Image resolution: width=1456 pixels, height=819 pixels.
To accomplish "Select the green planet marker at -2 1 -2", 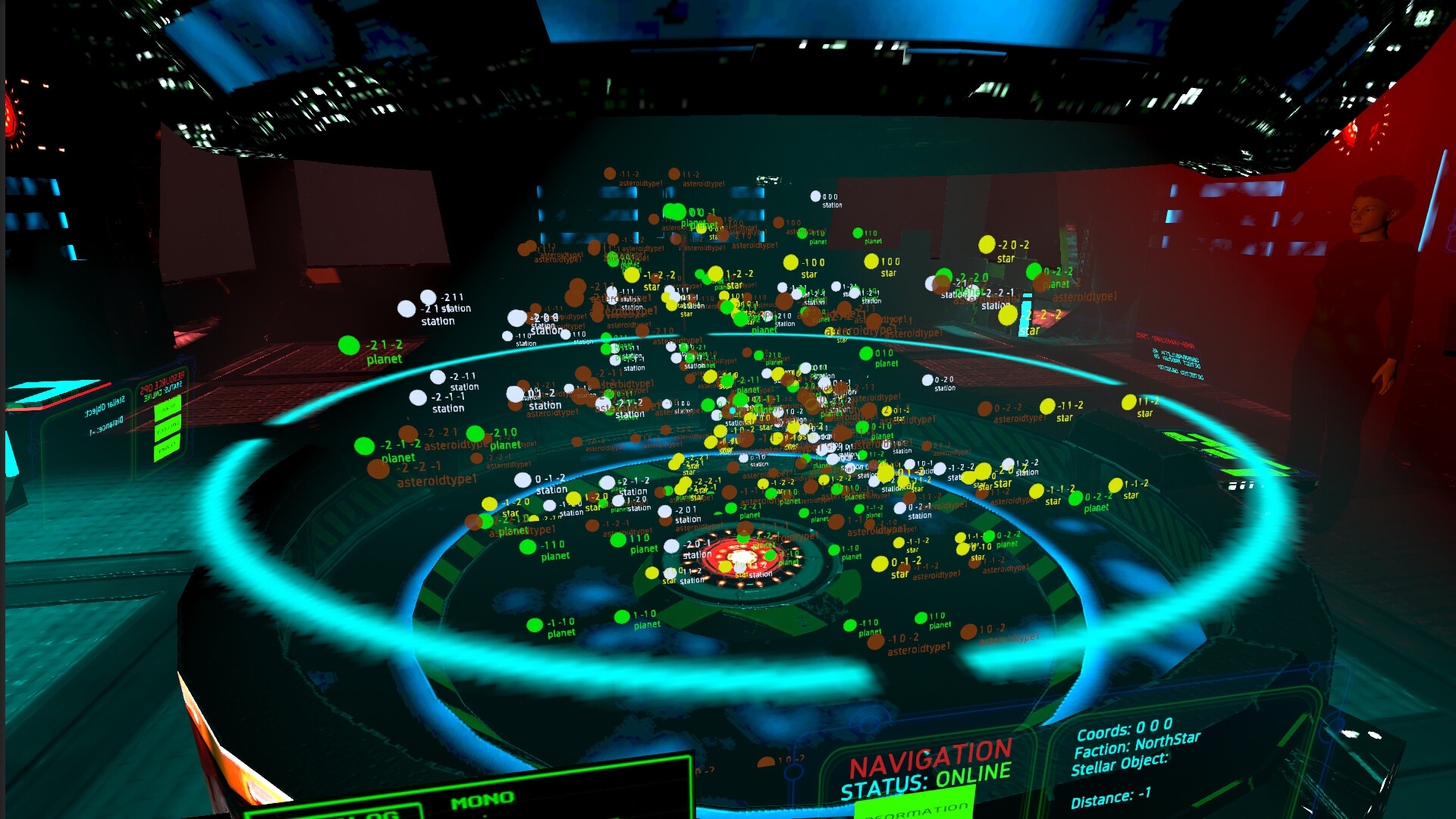I will (348, 345).
